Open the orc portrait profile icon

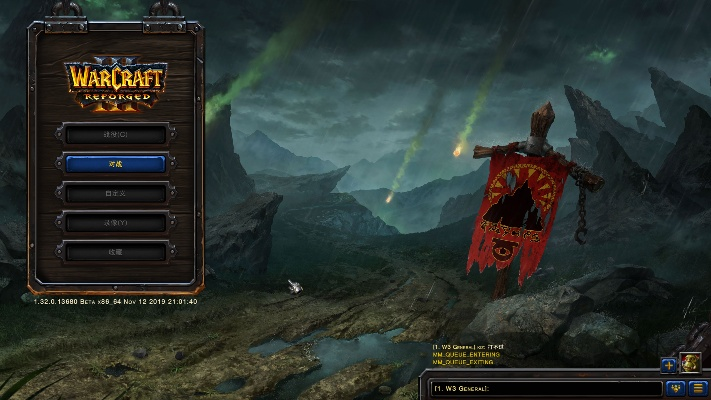tap(690, 362)
